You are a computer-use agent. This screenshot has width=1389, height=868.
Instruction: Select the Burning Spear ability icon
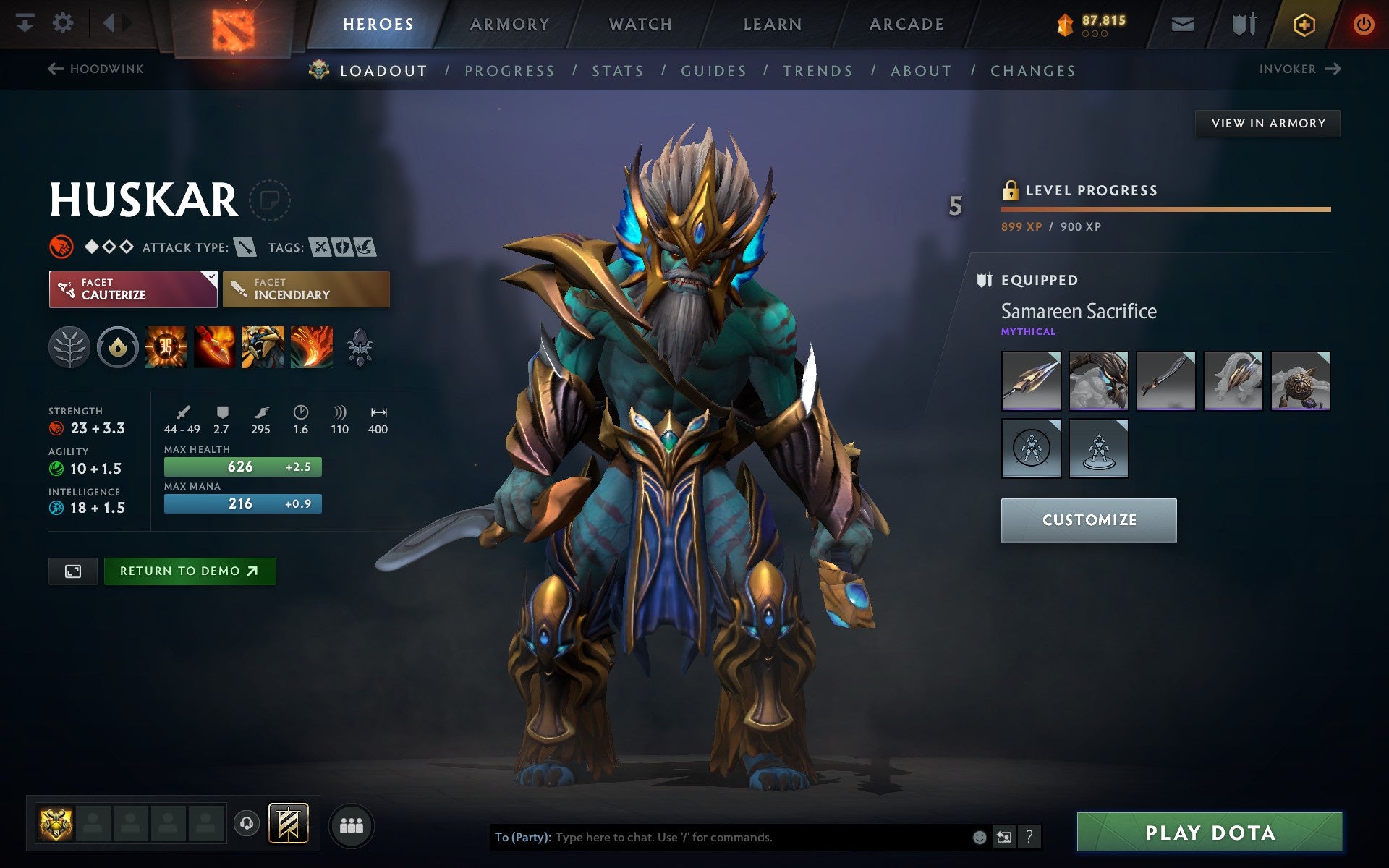point(215,347)
